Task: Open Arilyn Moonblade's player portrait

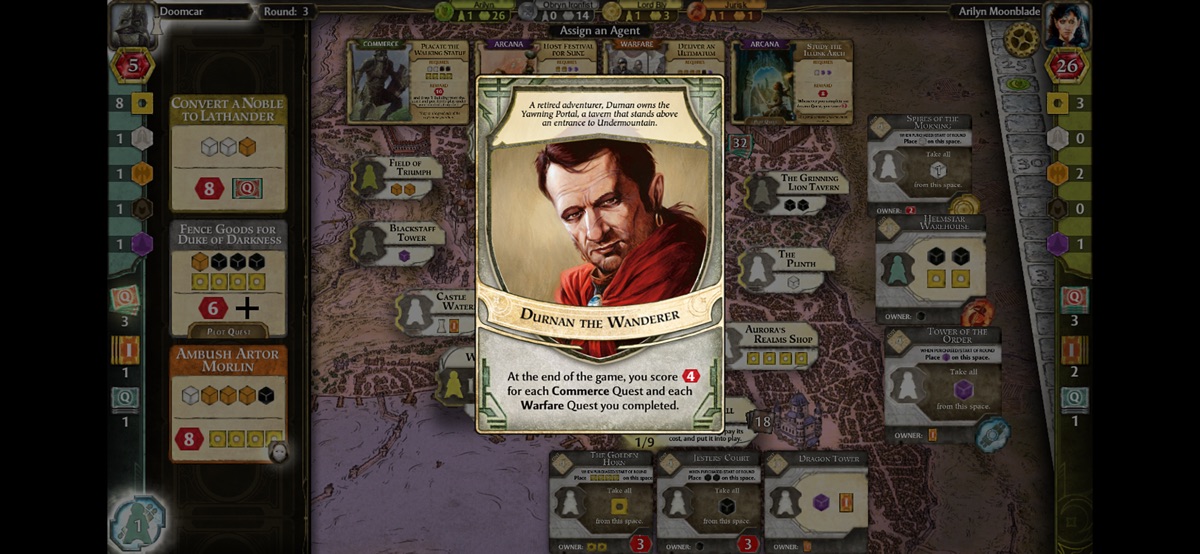Action: click(1066, 24)
